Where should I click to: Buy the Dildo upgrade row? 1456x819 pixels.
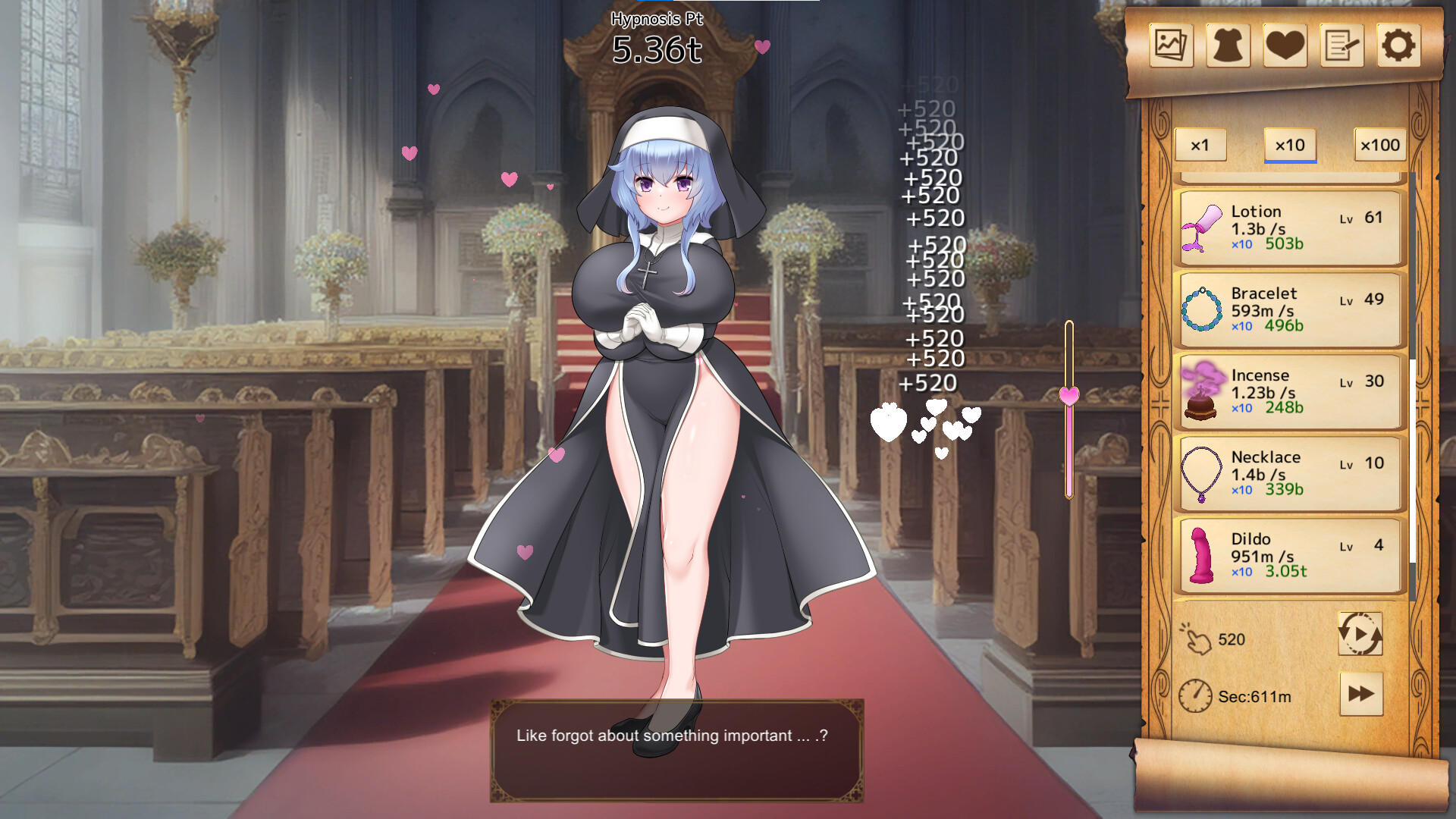pos(1289,555)
